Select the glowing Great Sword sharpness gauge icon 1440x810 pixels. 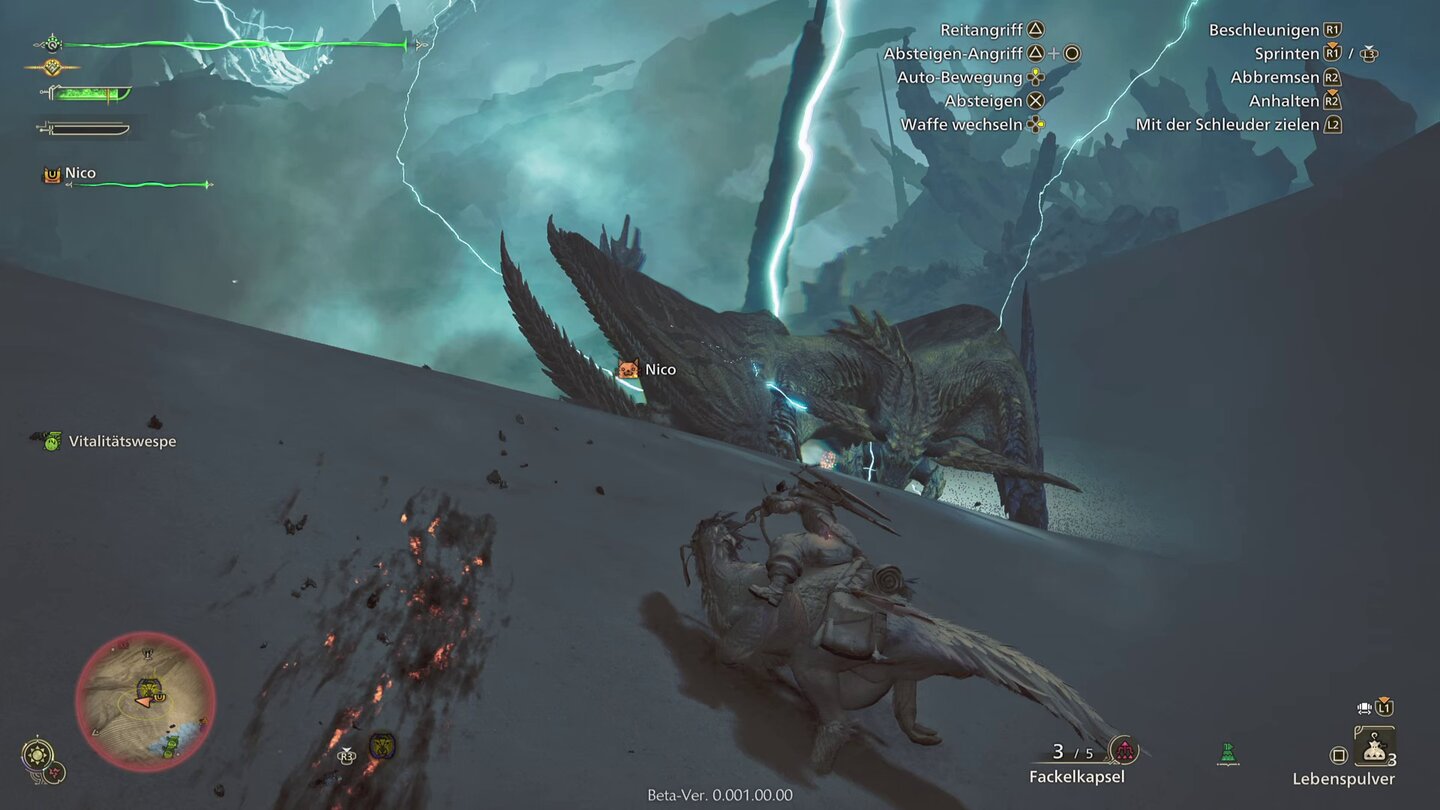coord(90,94)
